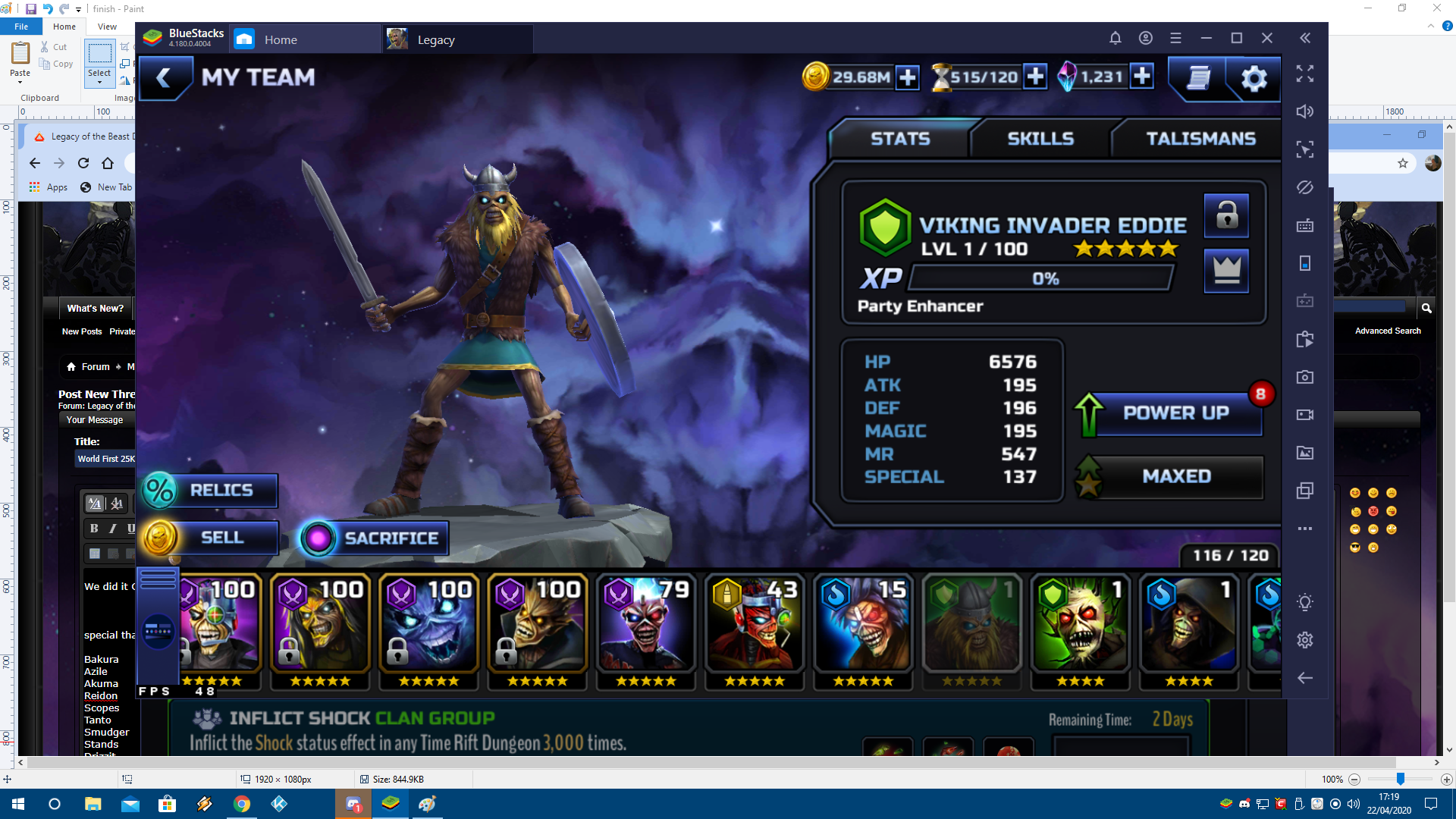Add more hourglass sands of time

coord(1034,77)
